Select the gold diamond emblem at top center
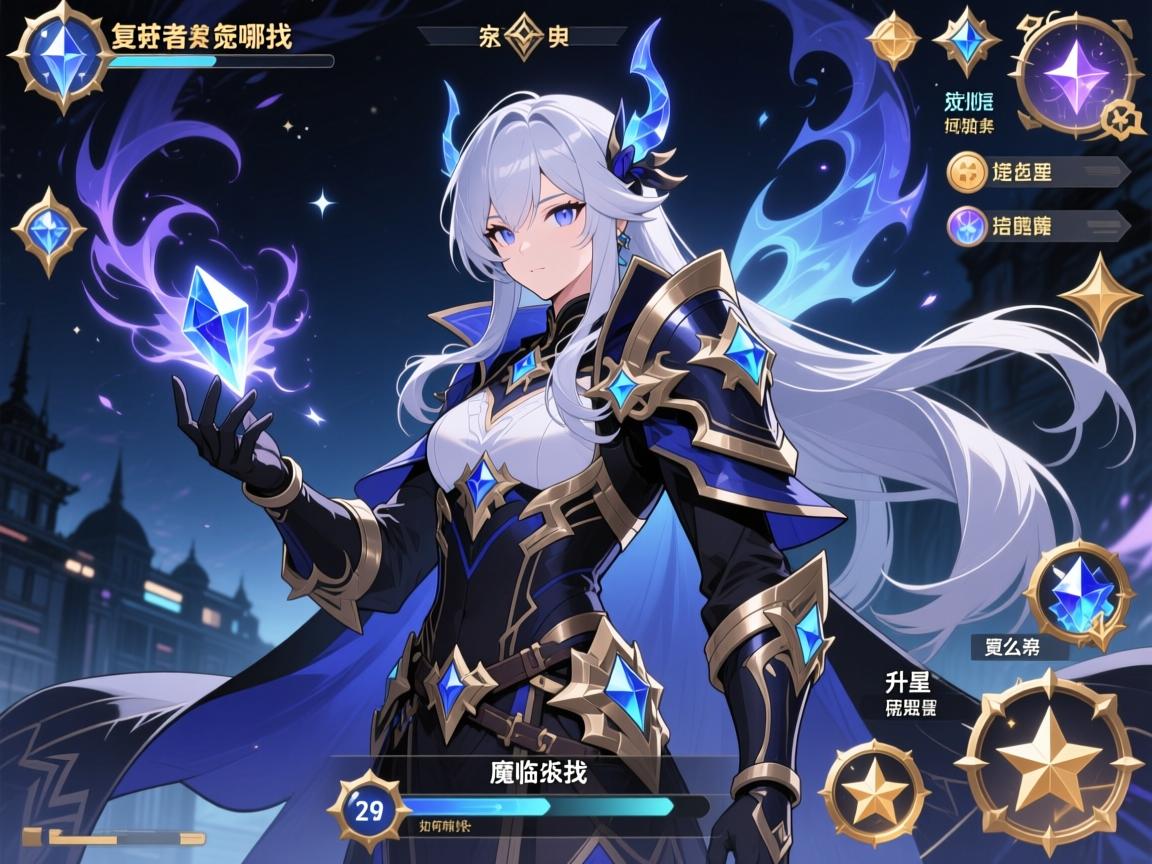 [521, 38]
